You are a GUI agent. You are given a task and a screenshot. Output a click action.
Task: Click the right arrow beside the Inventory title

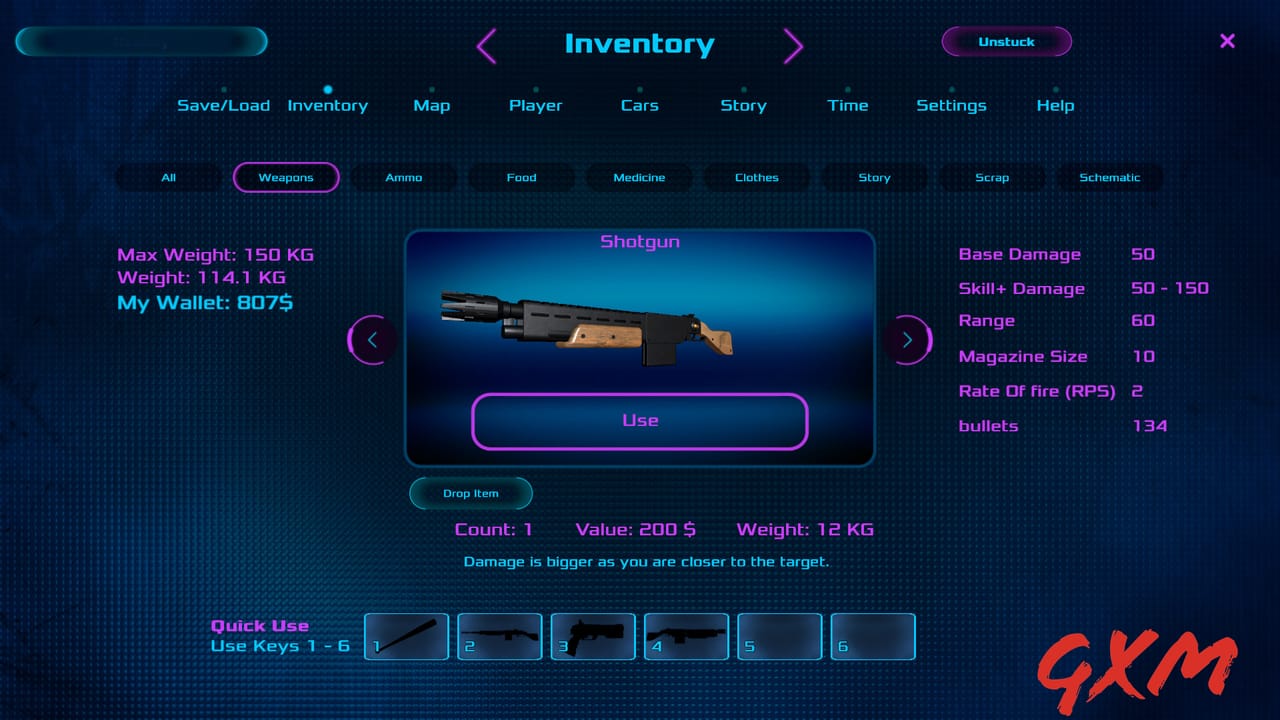click(x=793, y=46)
